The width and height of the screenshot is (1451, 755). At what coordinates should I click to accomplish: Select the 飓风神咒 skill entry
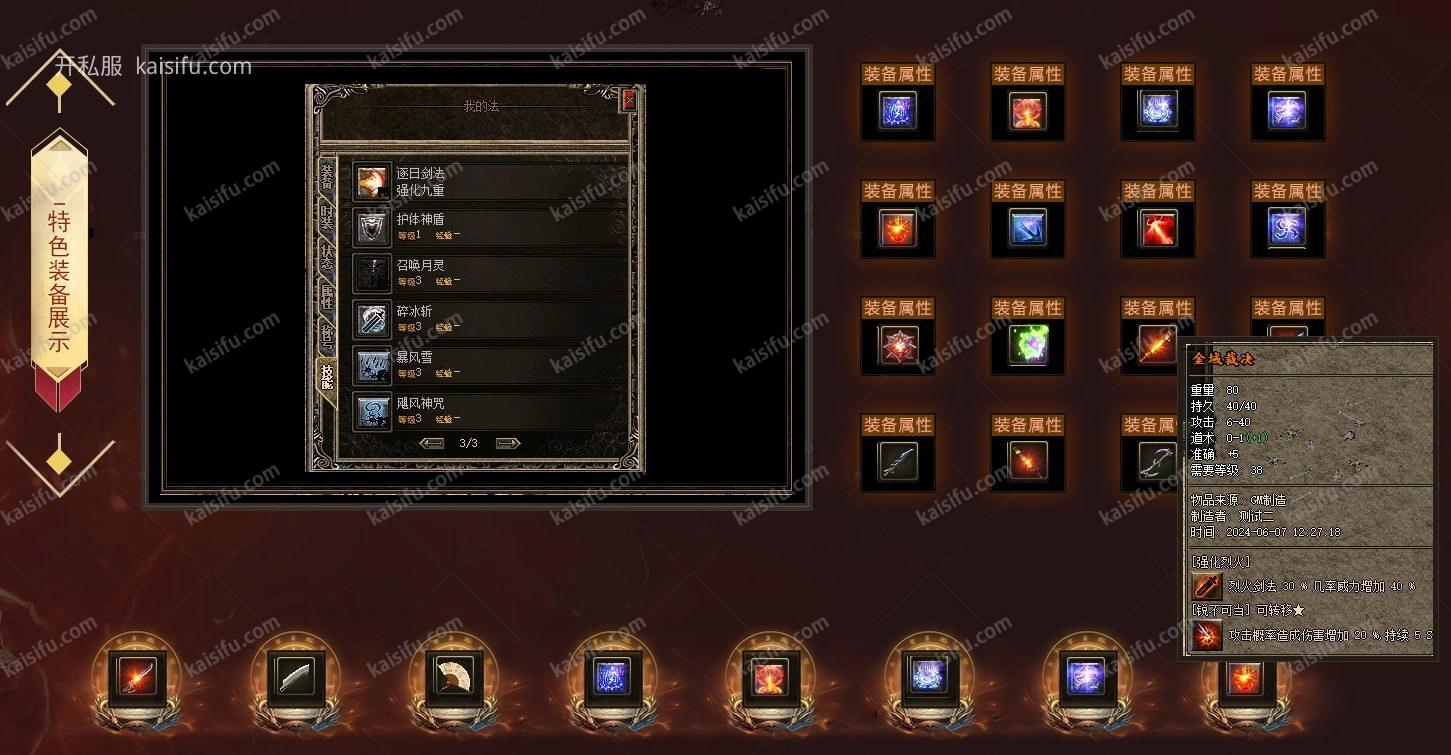[490, 411]
